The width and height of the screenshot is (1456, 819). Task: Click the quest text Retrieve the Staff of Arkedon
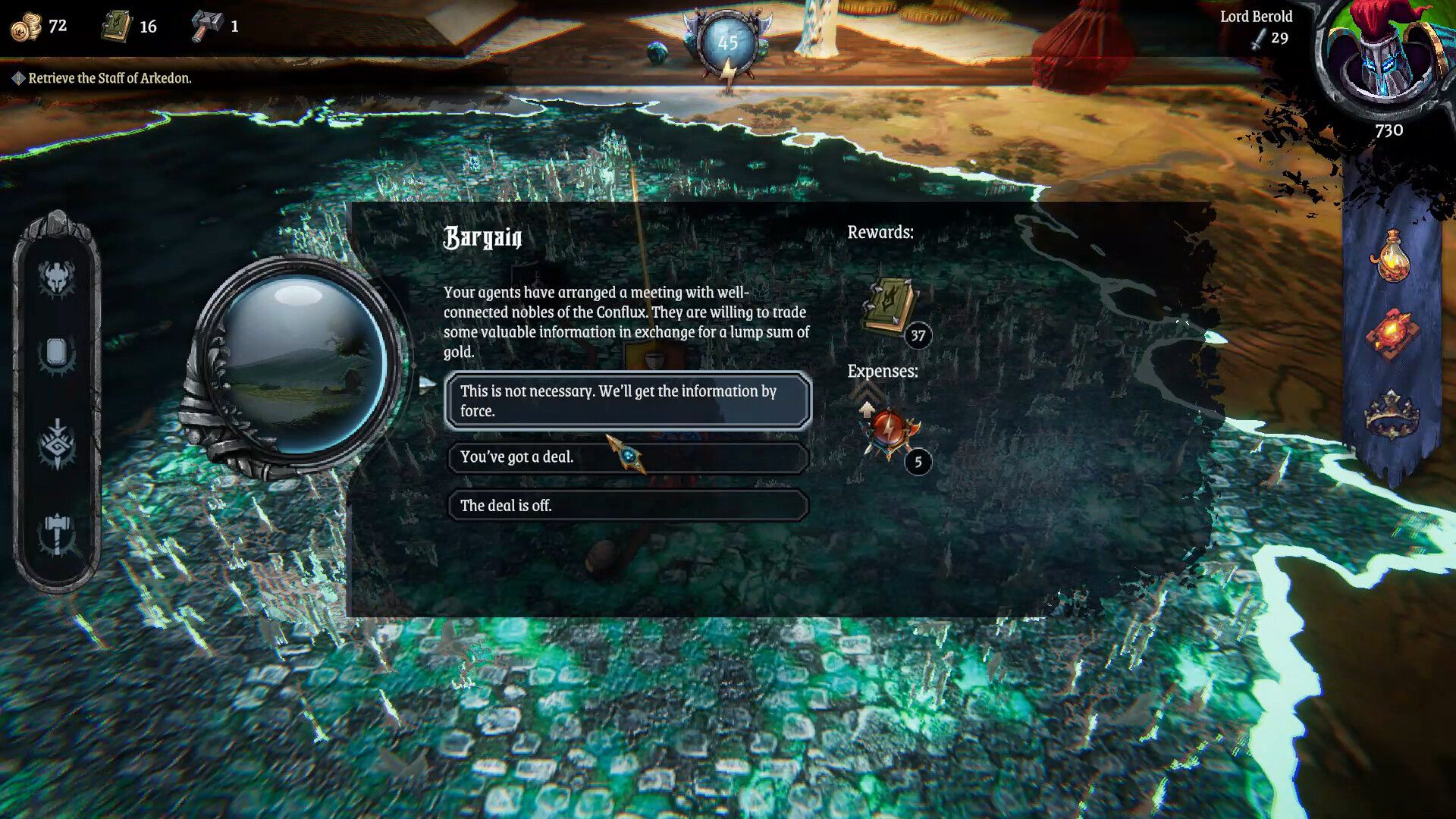110,77
